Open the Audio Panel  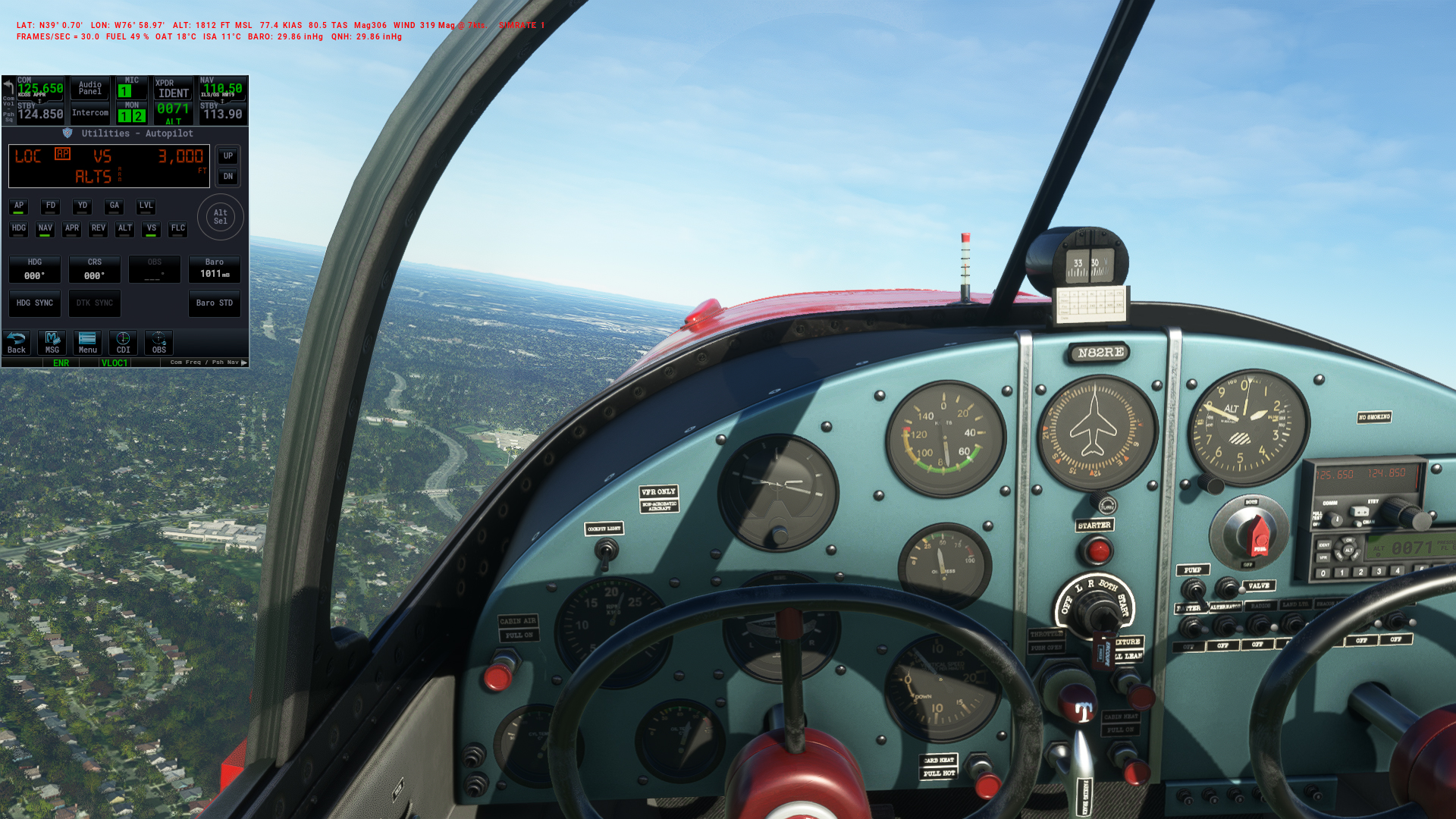pyautogui.click(x=90, y=89)
